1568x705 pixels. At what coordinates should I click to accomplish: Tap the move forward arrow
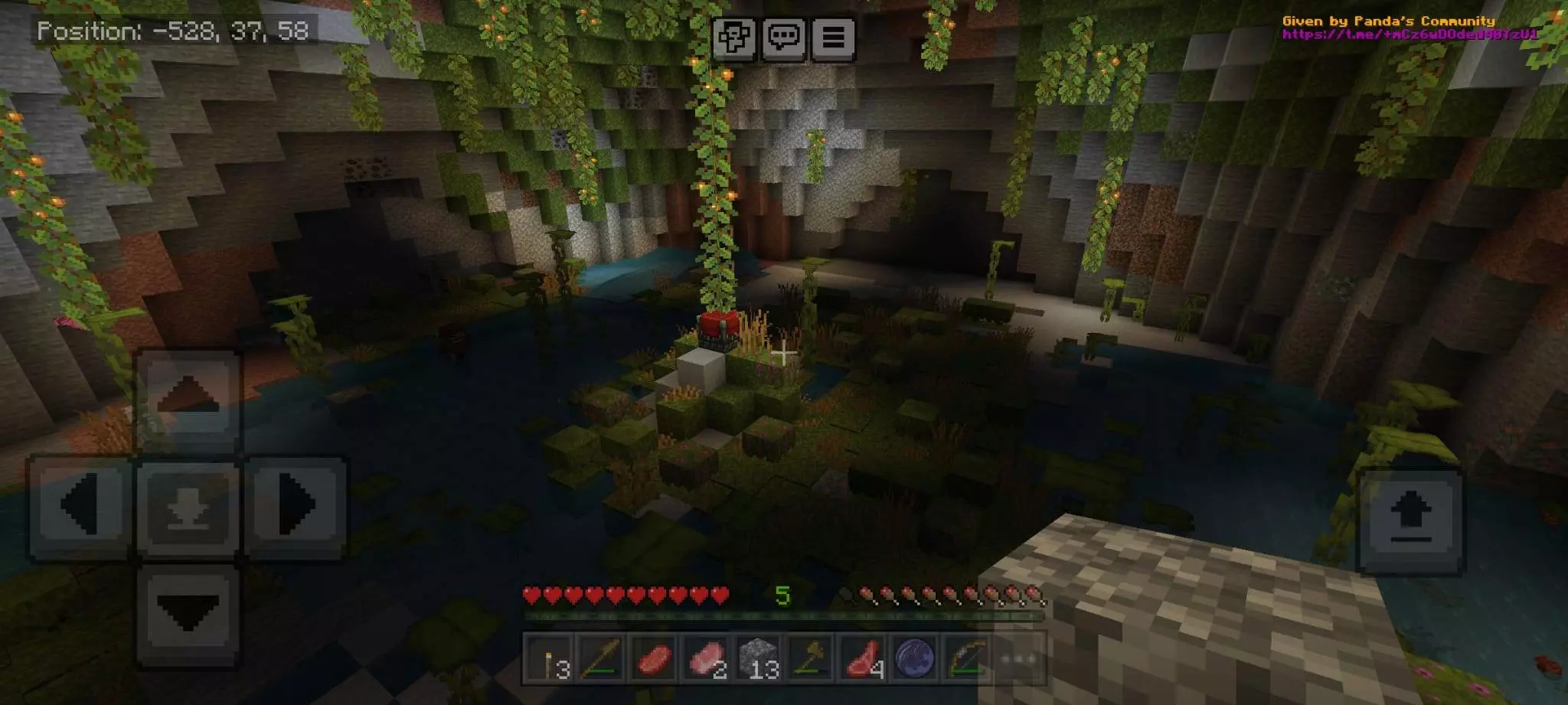188,398
